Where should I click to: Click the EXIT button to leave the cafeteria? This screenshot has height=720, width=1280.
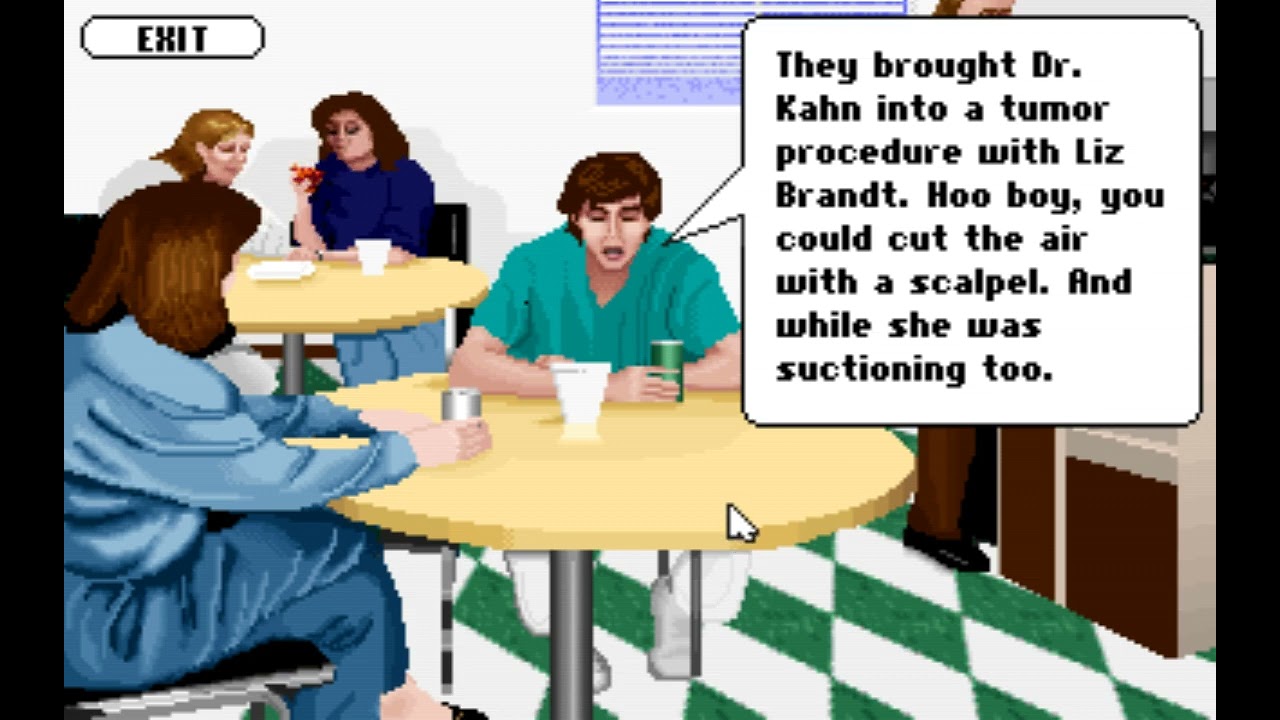170,38
